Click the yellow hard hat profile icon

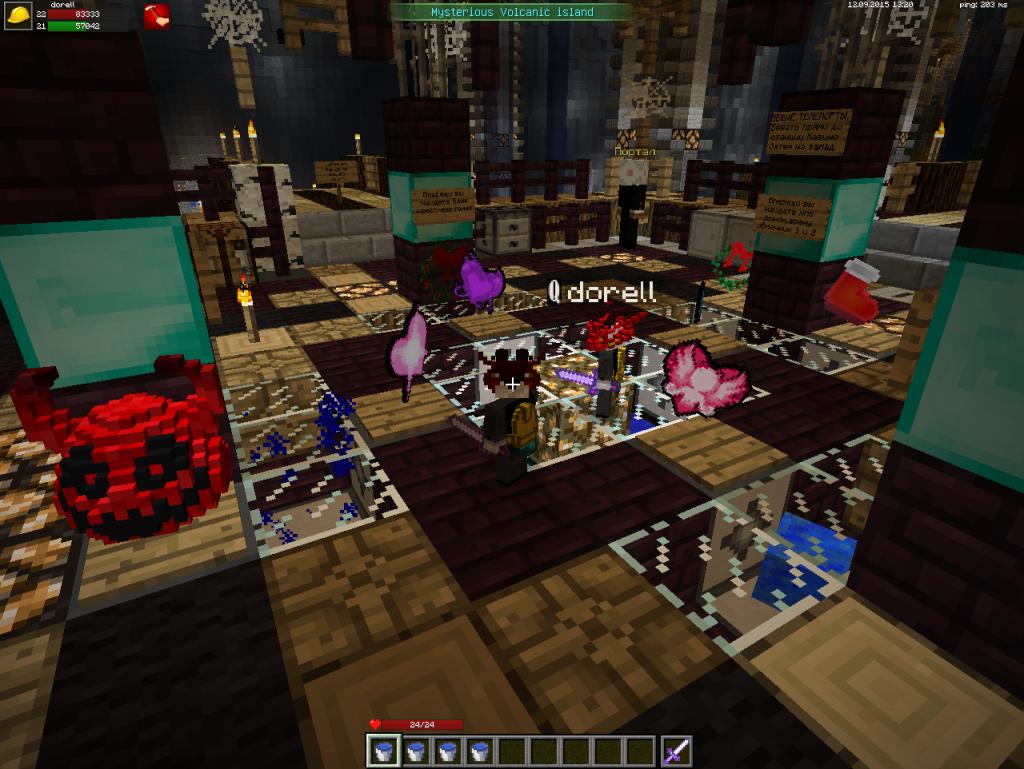click(17, 15)
